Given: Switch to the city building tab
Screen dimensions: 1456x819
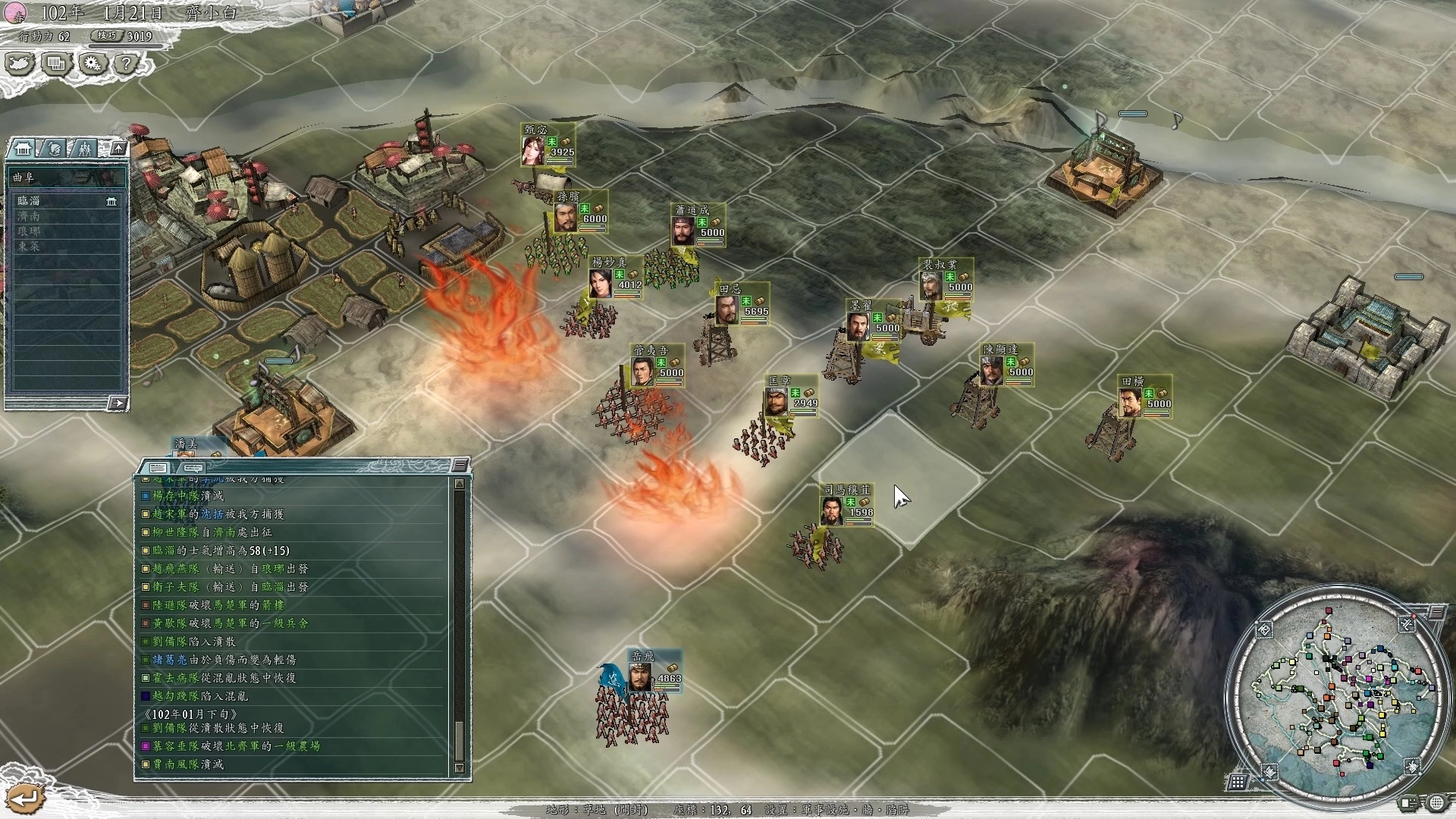Looking at the screenshot, I should pyautogui.click(x=23, y=149).
